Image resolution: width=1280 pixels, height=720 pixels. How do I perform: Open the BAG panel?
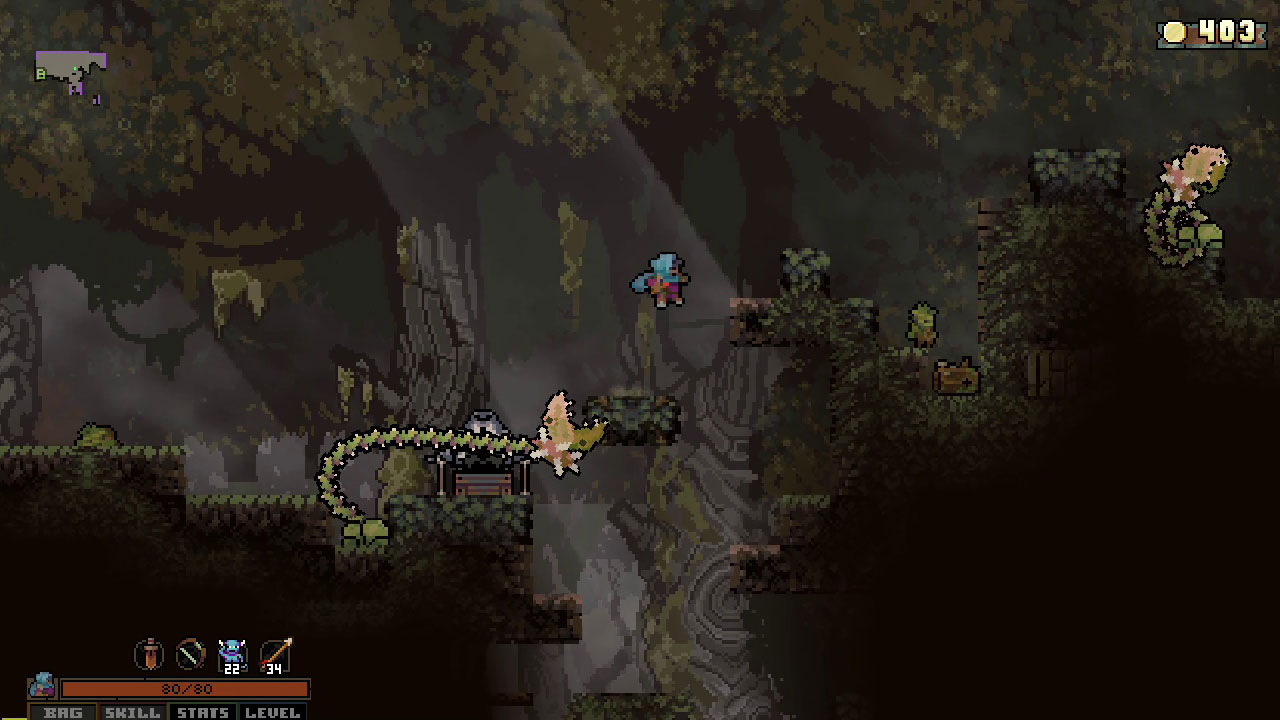tap(64, 712)
